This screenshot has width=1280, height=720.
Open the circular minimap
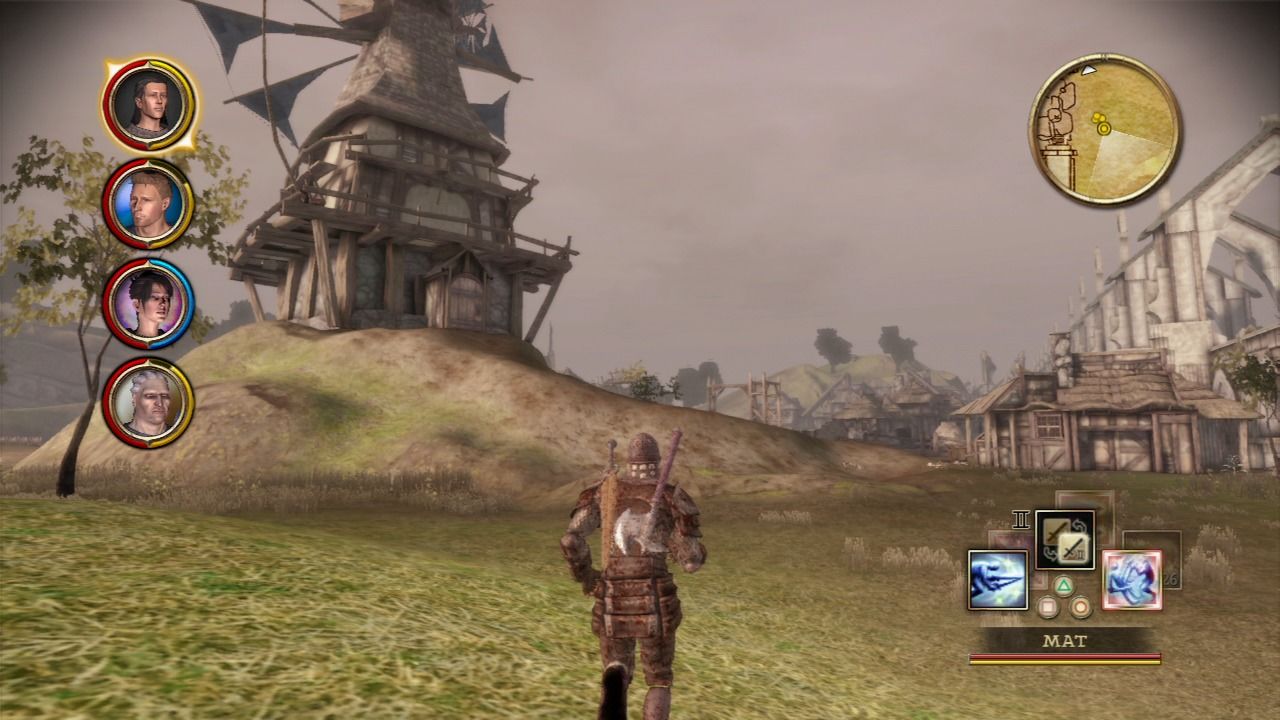1105,129
